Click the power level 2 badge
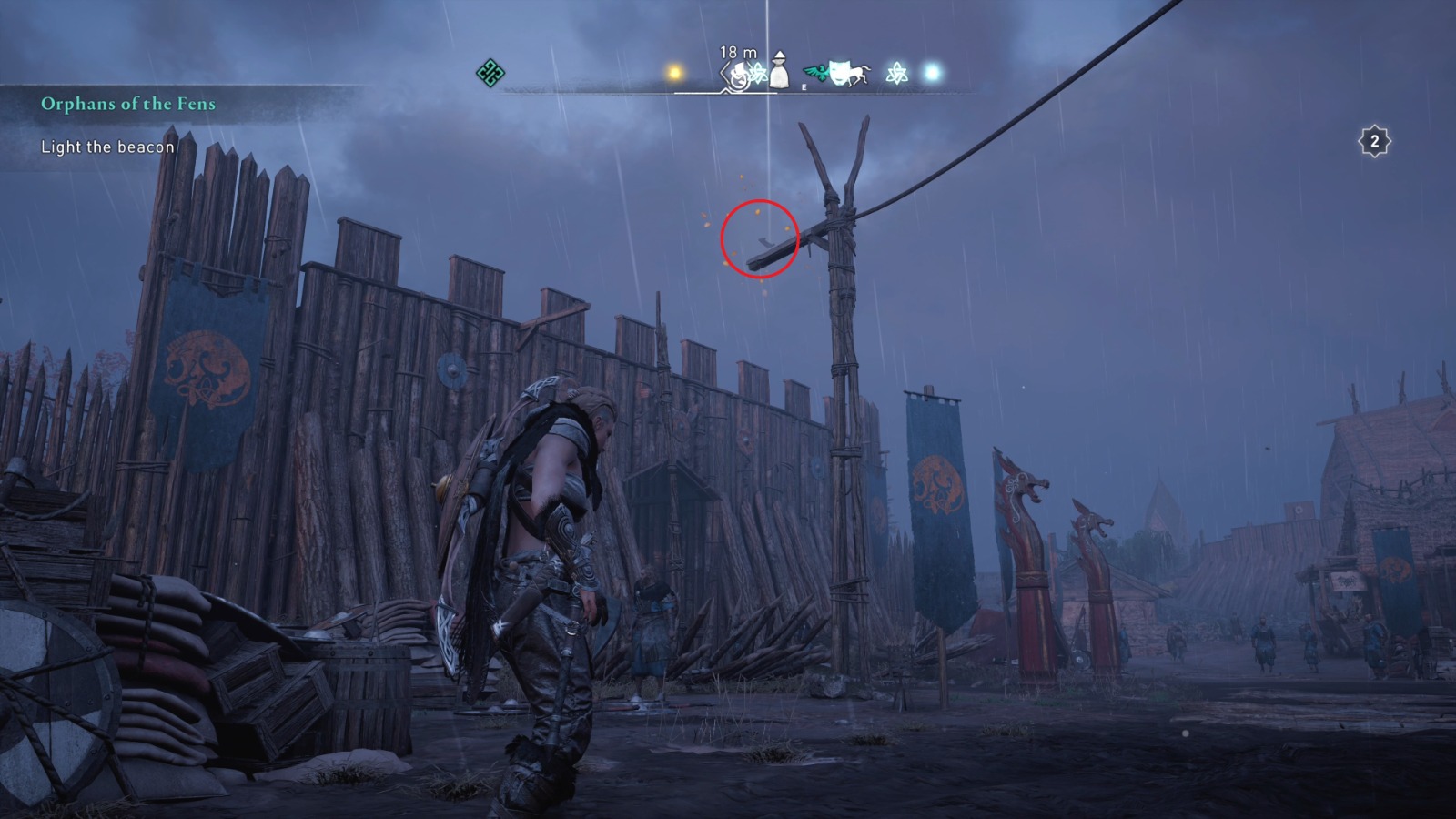The image size is (1456, 819). (1375, 139)
